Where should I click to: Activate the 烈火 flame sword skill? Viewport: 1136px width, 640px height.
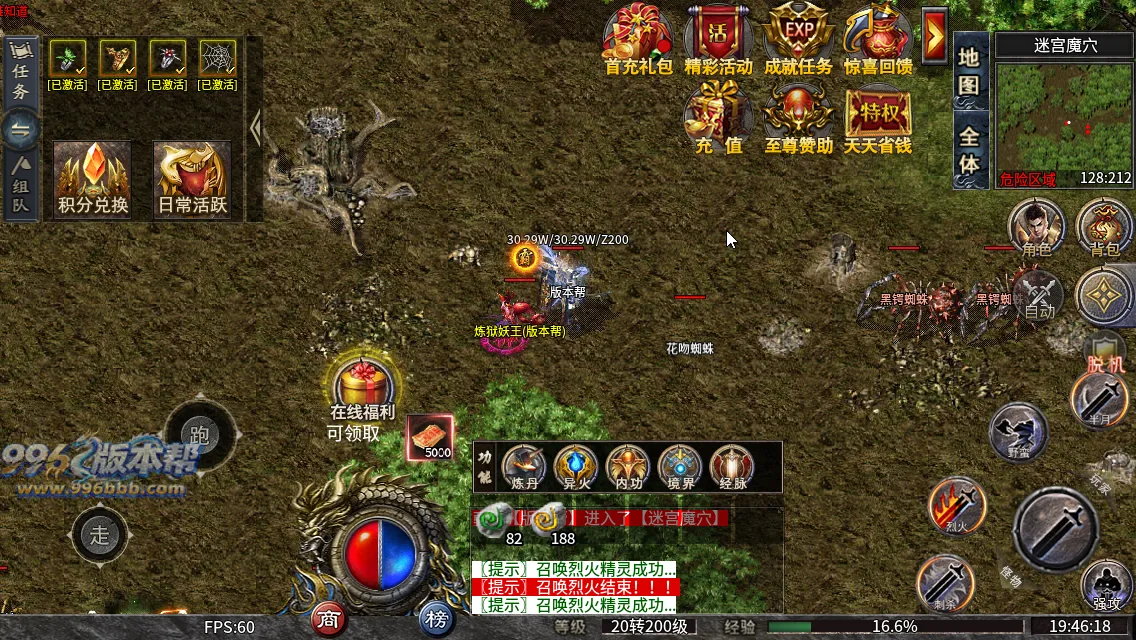957,506
